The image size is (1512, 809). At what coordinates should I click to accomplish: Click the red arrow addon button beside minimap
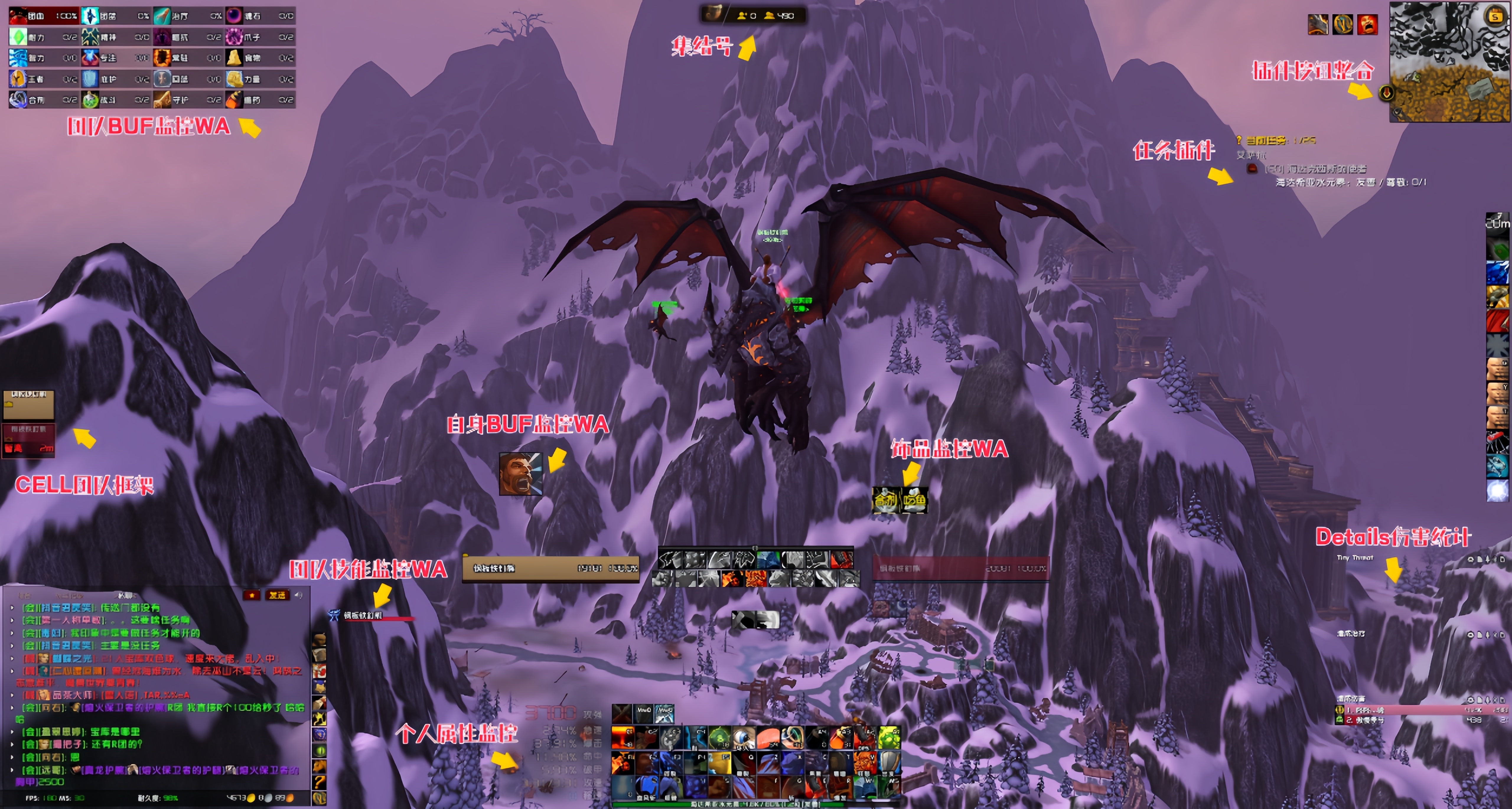[x=1386, y=92]
